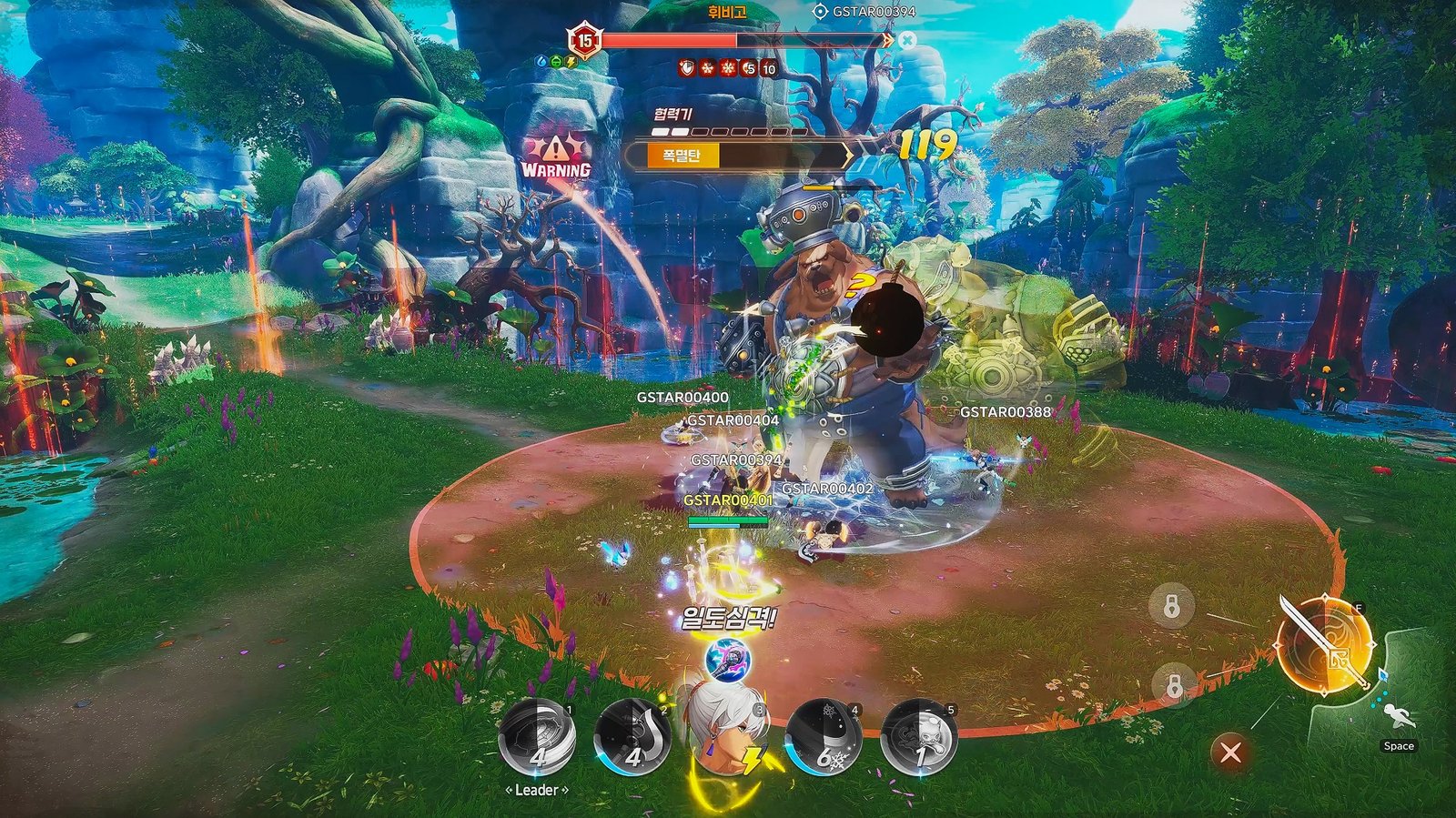
Task: Select the turtle hero slot marked Leader
Action: (x=537, y=738)
